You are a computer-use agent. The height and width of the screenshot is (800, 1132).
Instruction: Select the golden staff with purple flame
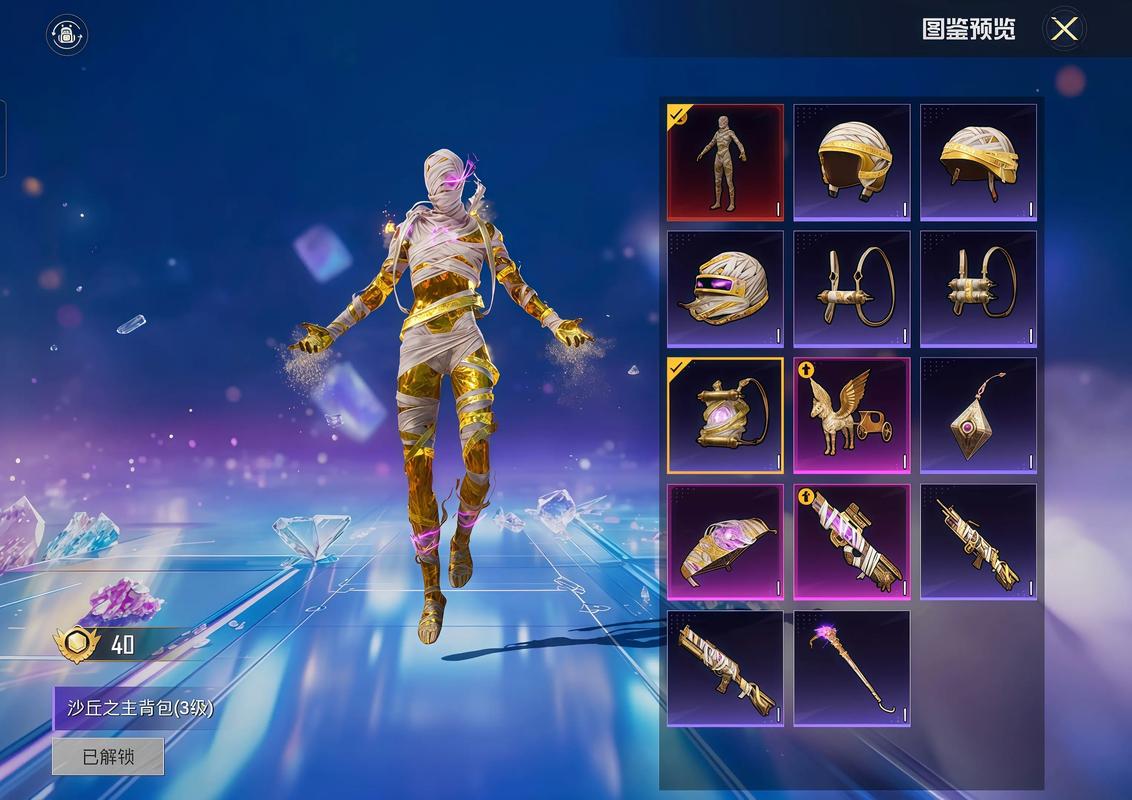click(x=852, y=668)
